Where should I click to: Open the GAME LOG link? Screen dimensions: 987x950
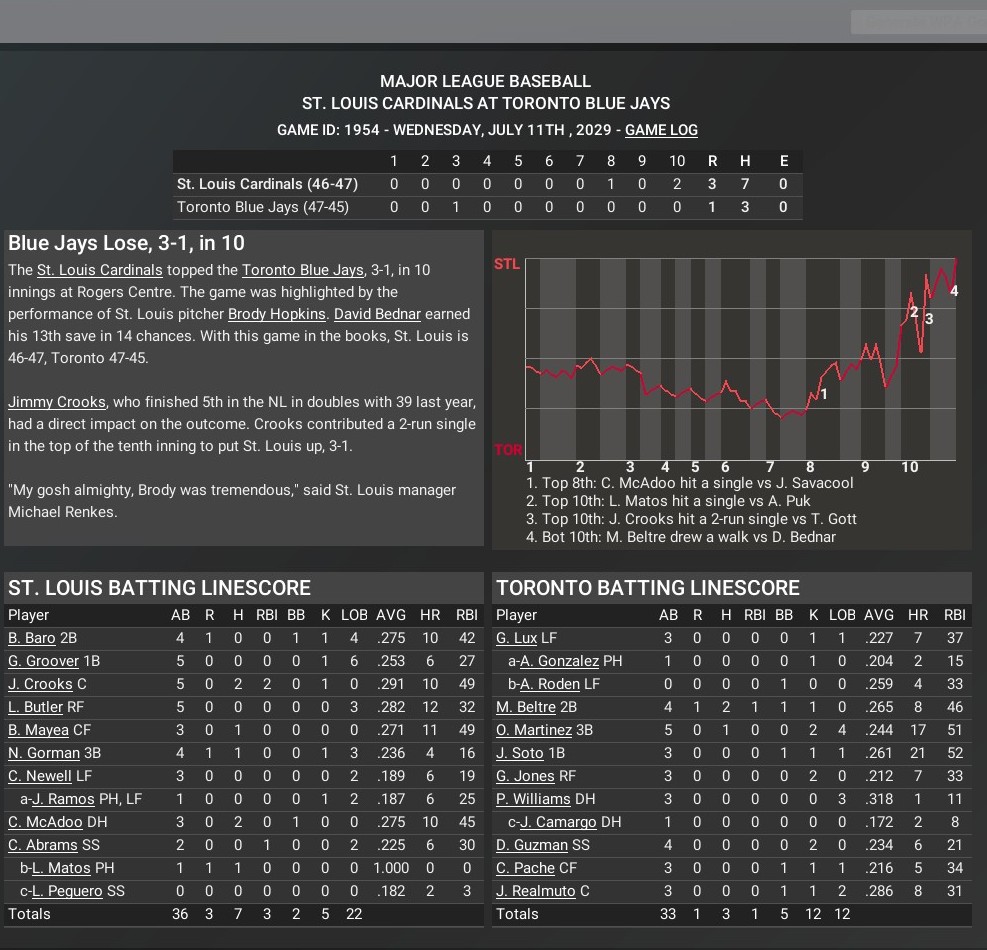coord(661,130)
